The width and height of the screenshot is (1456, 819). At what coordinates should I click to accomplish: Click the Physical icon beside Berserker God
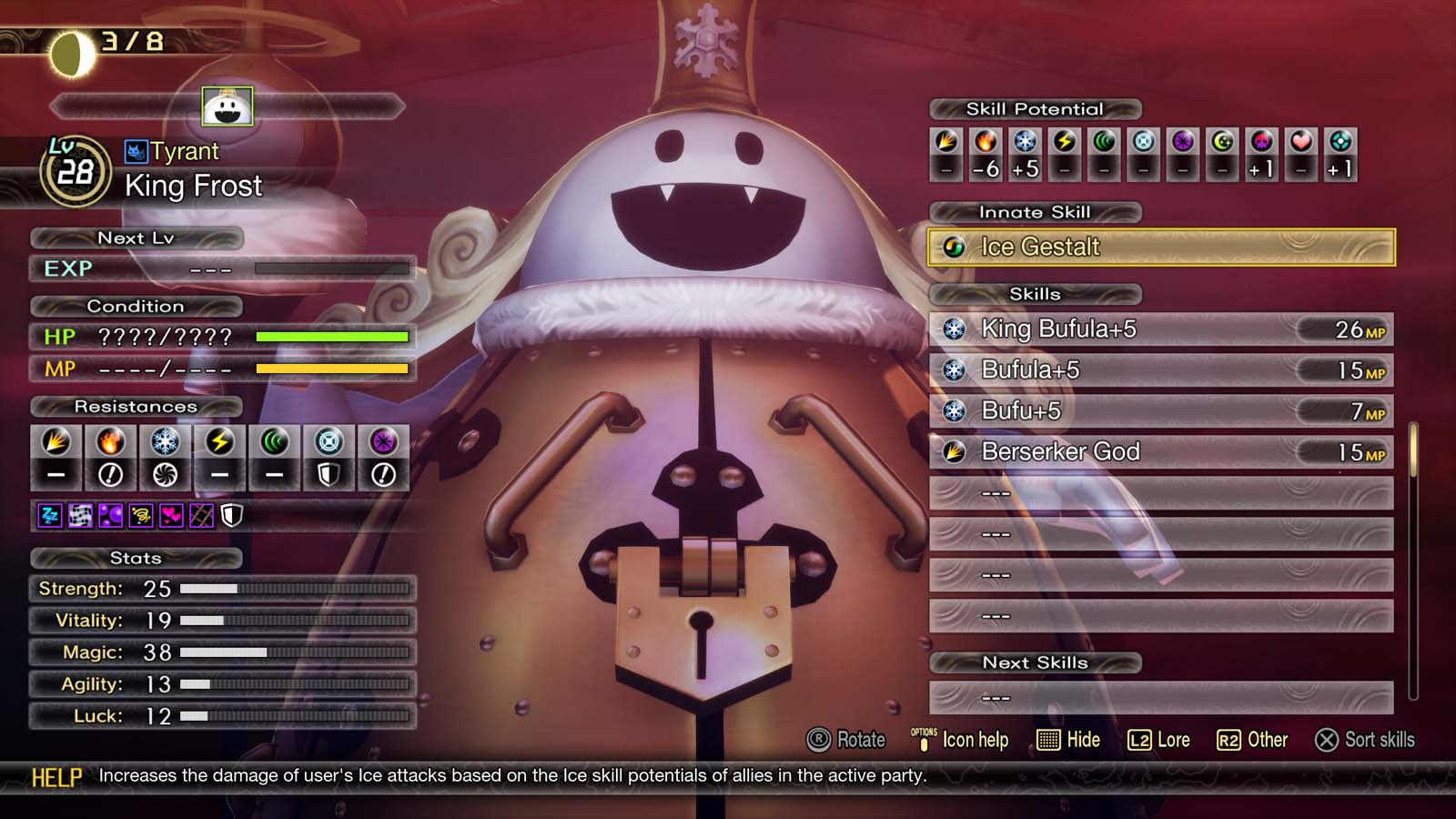pos(954,452)
